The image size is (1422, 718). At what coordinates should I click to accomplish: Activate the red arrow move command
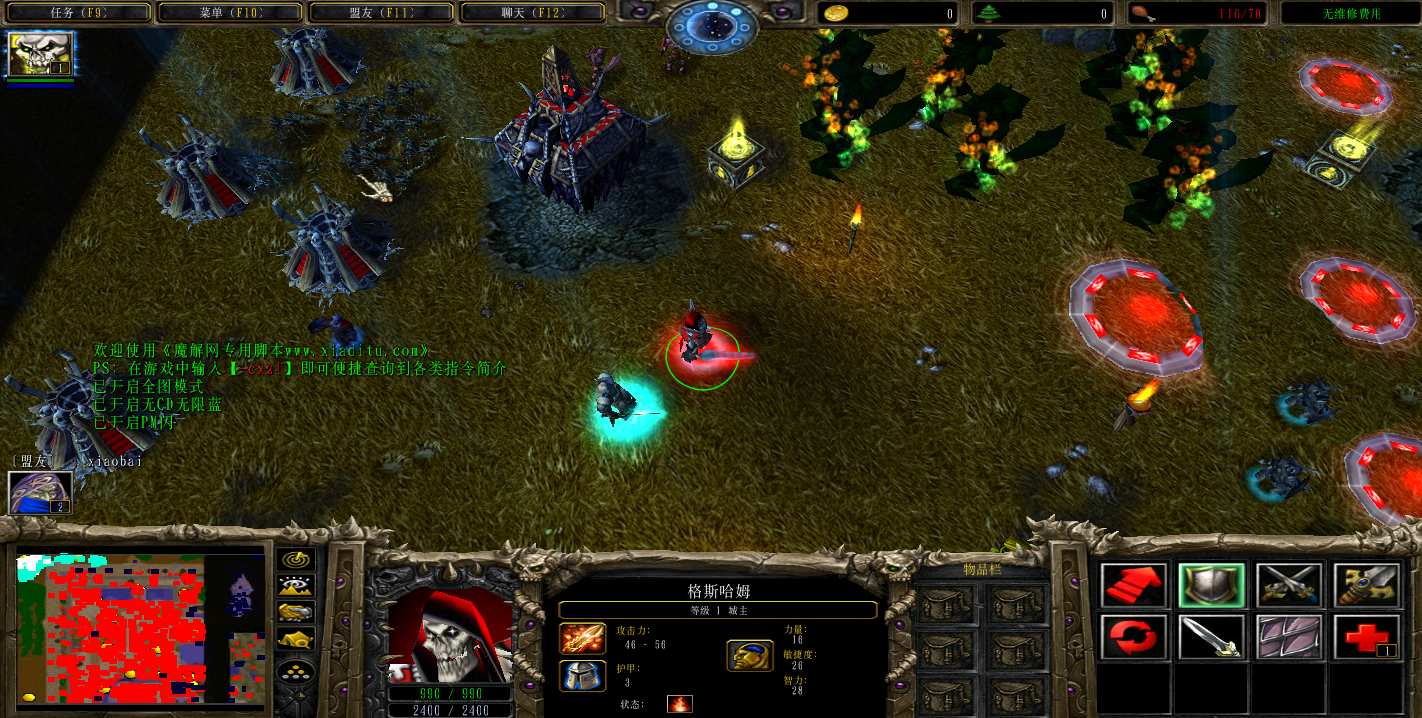[1133, 585]
